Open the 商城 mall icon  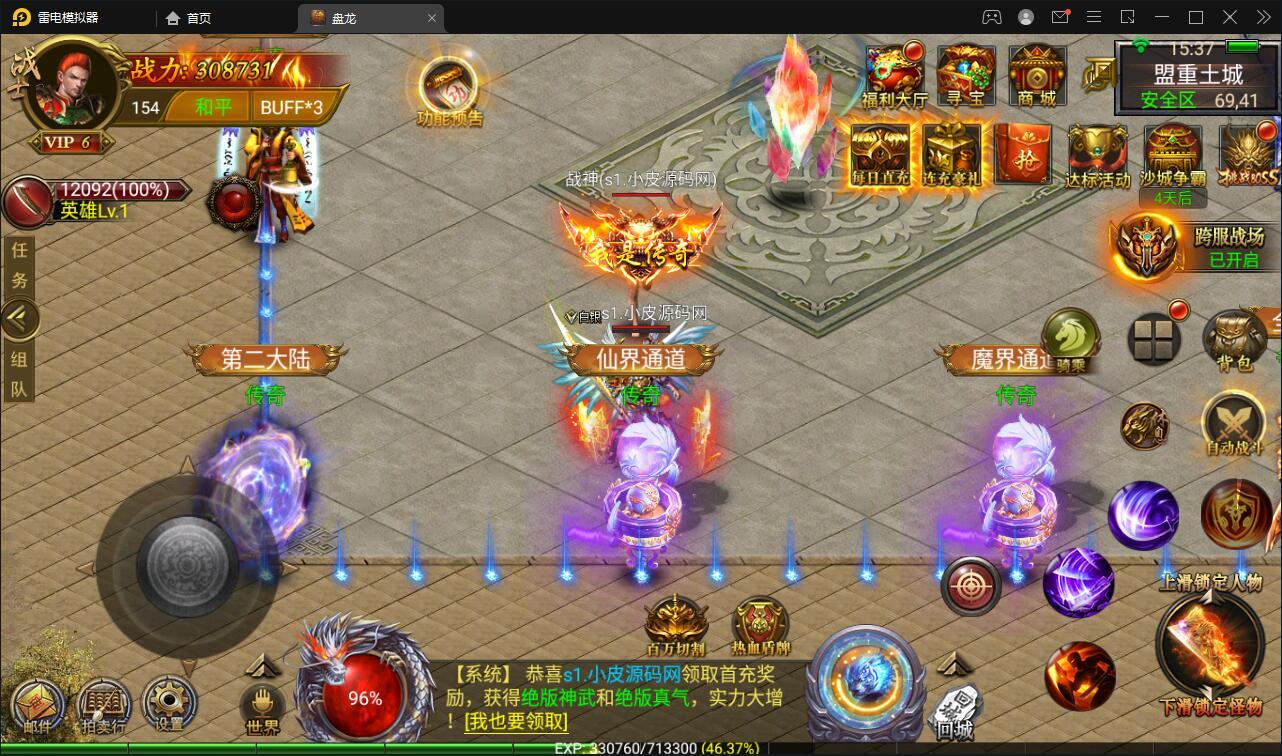pyautogui.click(x=1036, y=75)
